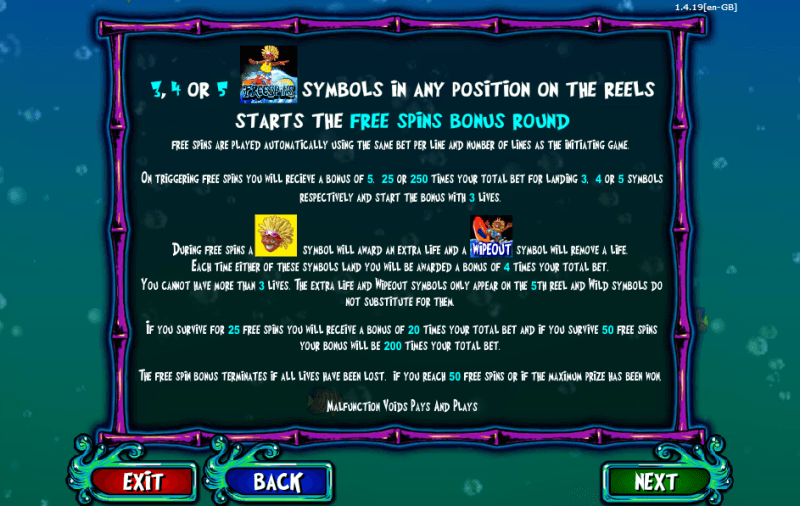Advance to the next paytable page with NEXT
This screenshot has width=800, height=506.
tap(655, 481)
